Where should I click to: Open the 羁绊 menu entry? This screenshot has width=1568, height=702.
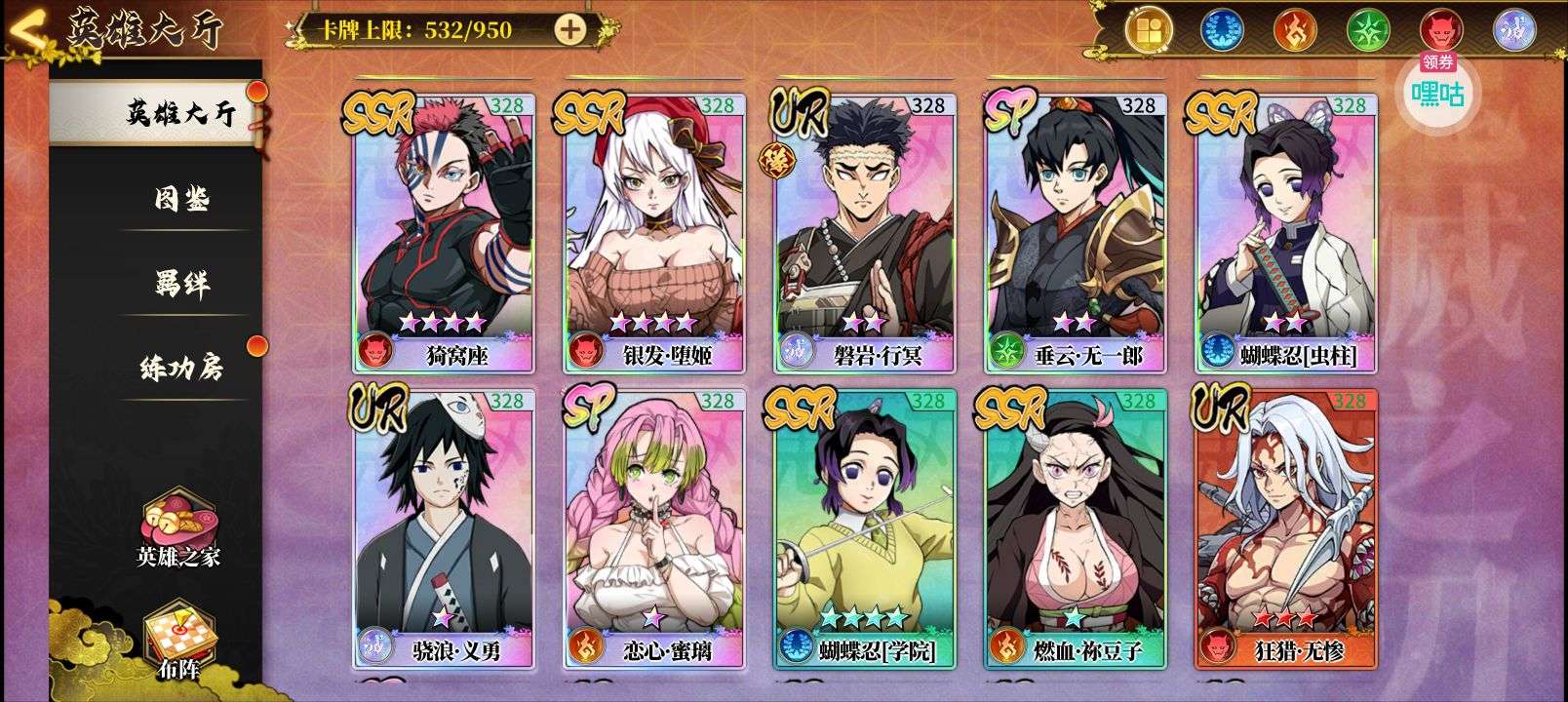click(x=181, y=284)
